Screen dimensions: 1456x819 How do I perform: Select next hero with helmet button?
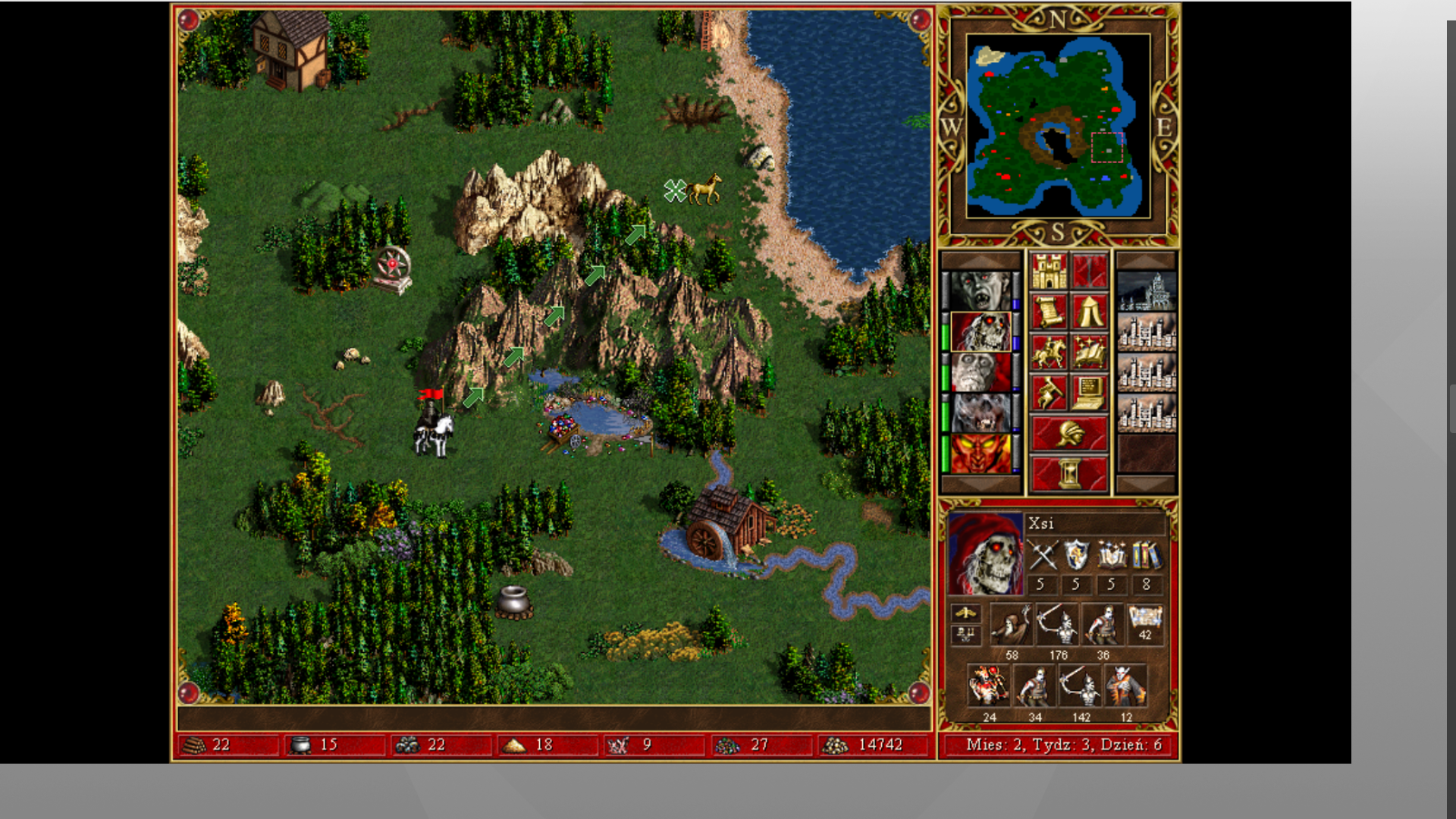click(x=1068, y=434)
